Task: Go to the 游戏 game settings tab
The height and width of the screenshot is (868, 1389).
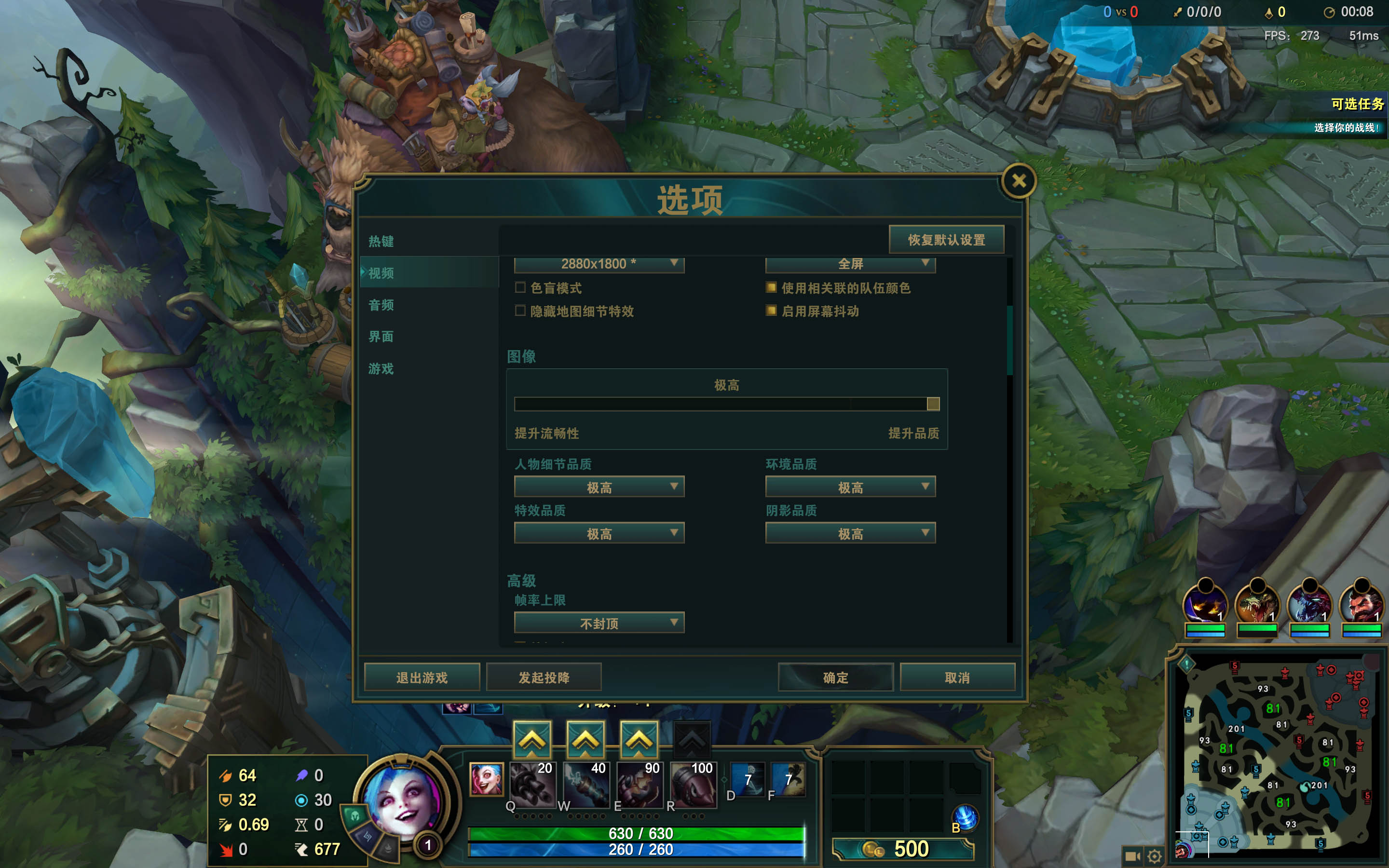Action: coord(381,368)
